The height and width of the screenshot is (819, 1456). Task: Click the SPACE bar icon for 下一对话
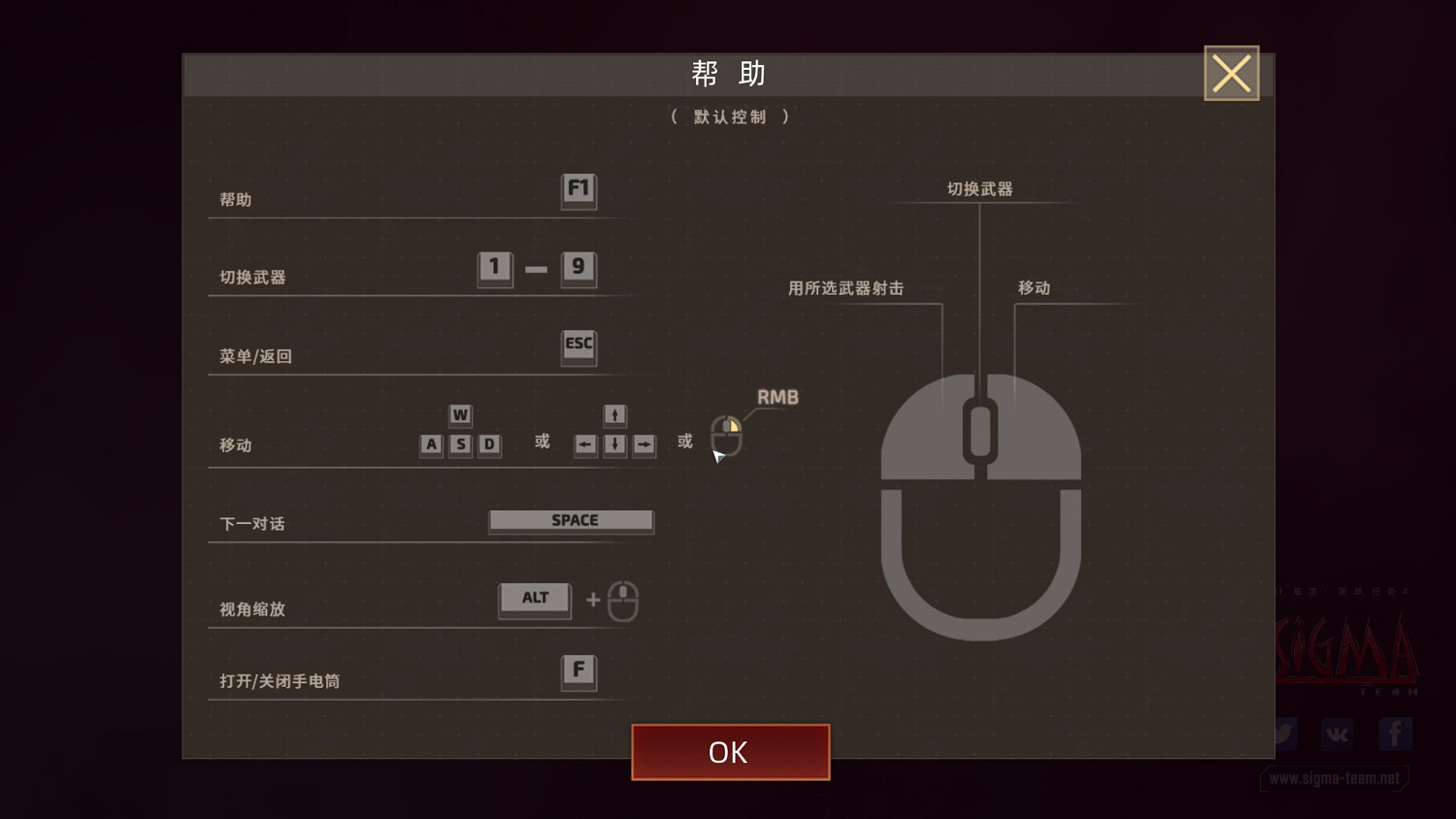pos(571,521)
